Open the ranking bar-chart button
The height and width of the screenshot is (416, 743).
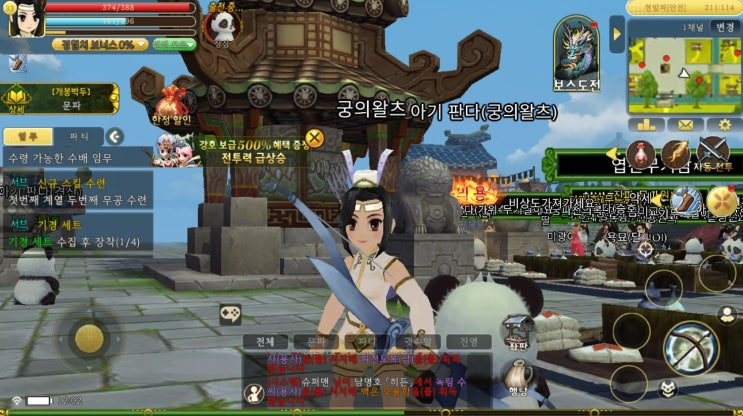pos(646,125)
